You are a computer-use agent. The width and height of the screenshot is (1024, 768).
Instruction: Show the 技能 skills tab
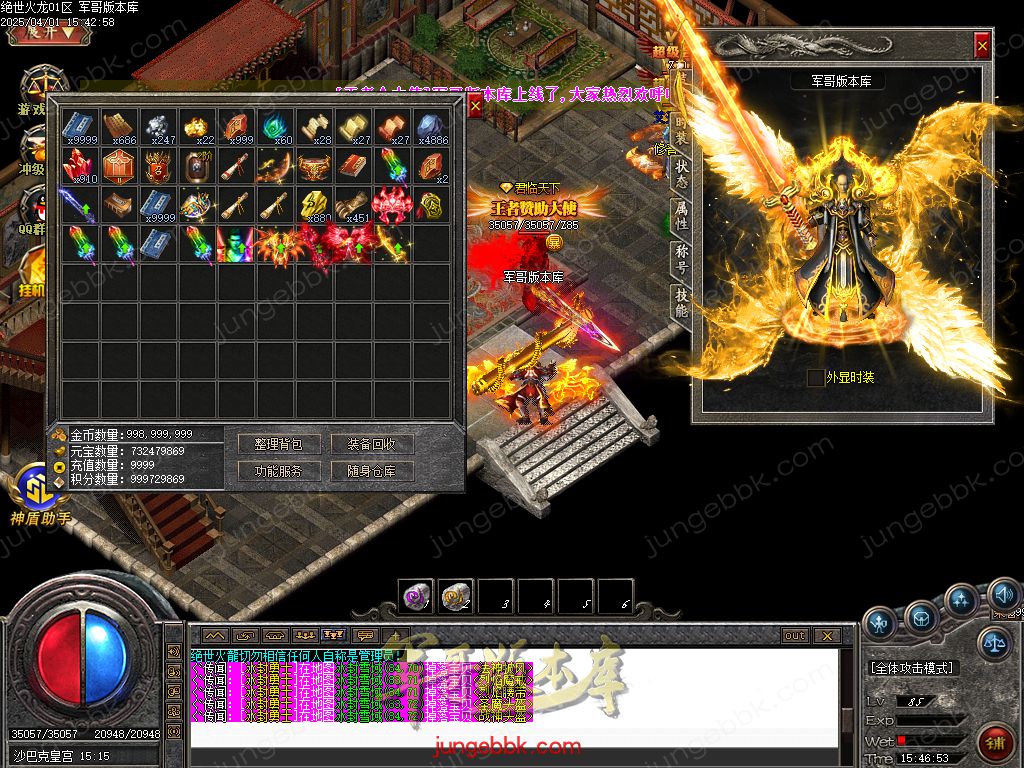pos(681,303)
